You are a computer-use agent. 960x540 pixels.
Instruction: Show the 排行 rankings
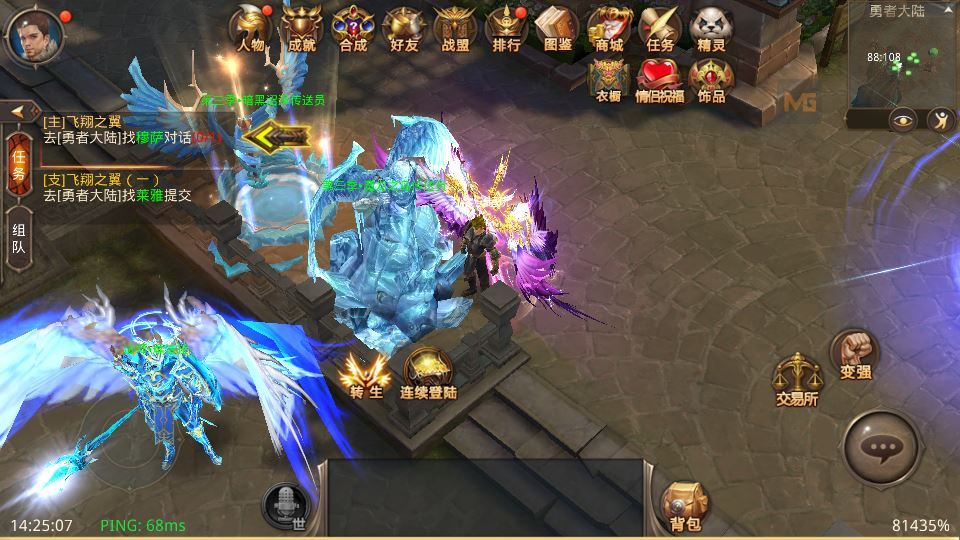(506, 28)
